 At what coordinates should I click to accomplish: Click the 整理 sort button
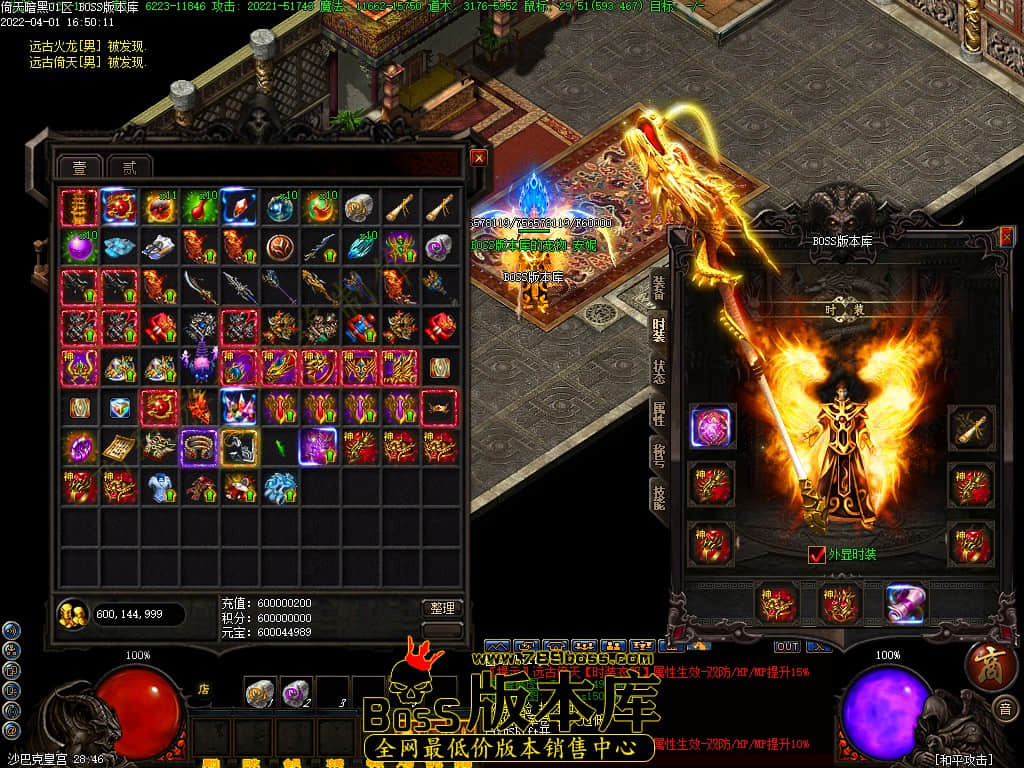pos(442,608)
